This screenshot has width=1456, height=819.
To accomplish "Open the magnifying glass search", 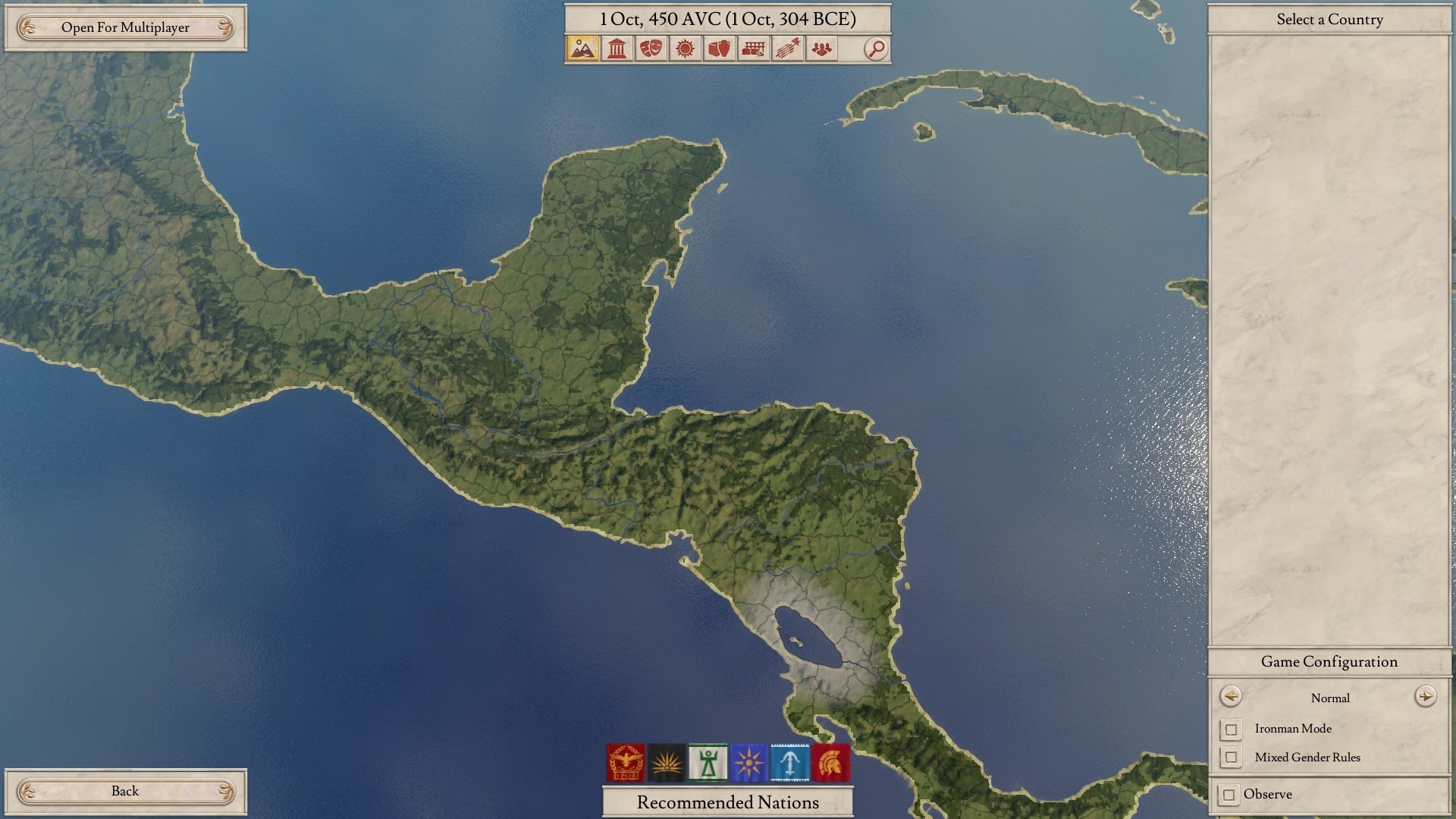I will pyautogui.click(x=876, y=49).
